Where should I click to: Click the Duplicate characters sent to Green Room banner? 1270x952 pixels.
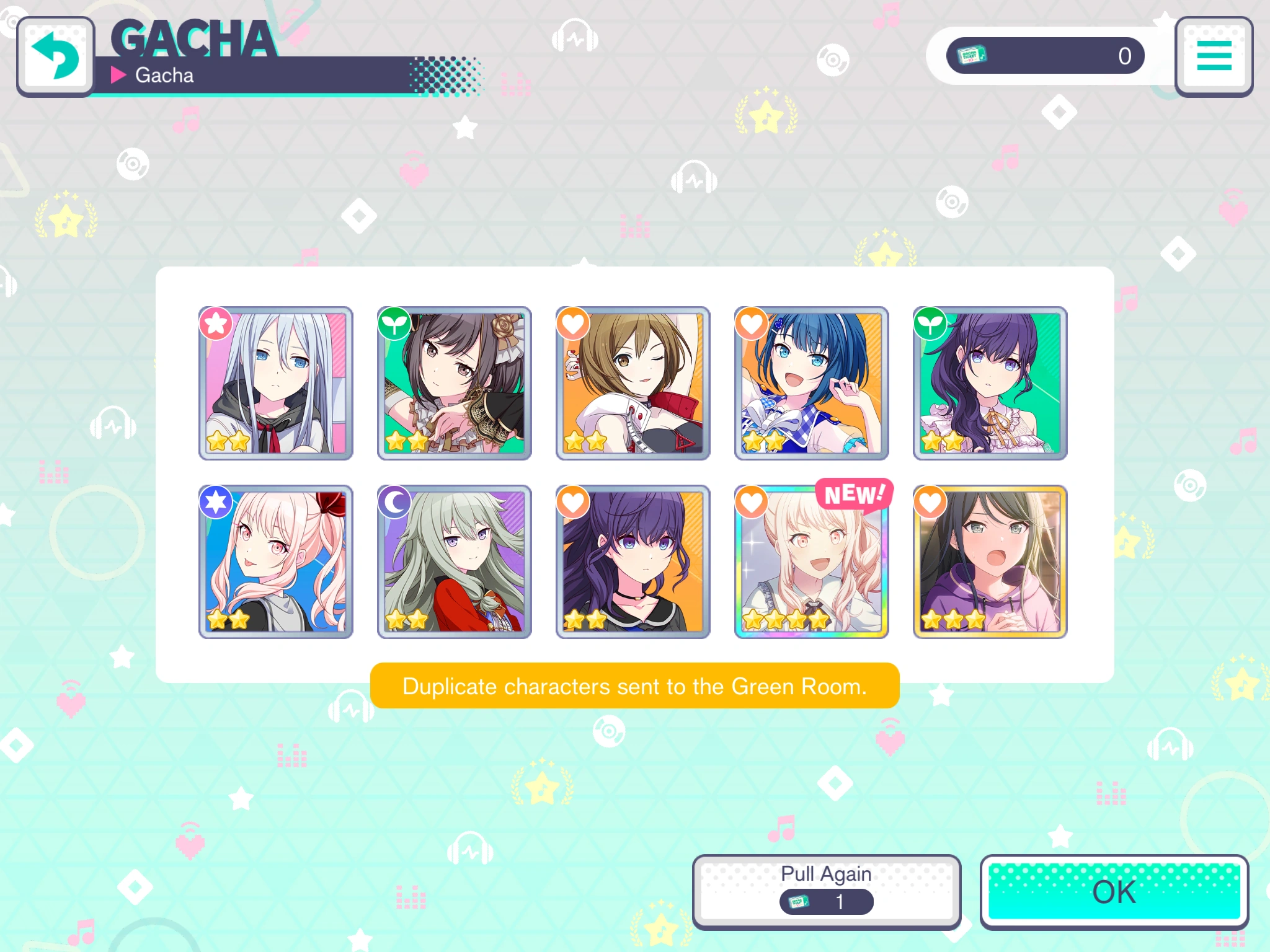634,685
